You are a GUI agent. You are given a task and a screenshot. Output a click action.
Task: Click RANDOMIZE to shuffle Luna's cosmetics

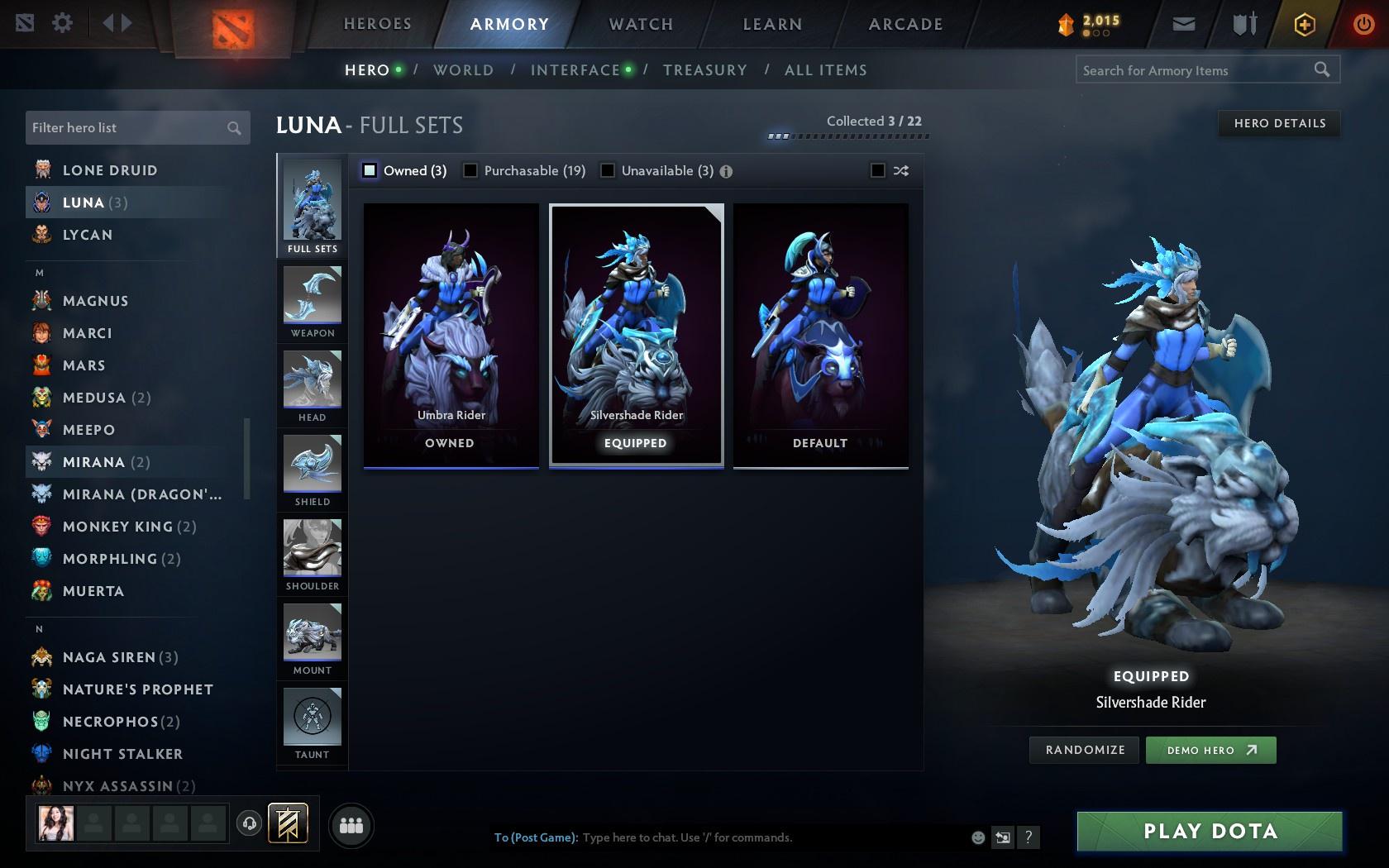[1084, 750]
